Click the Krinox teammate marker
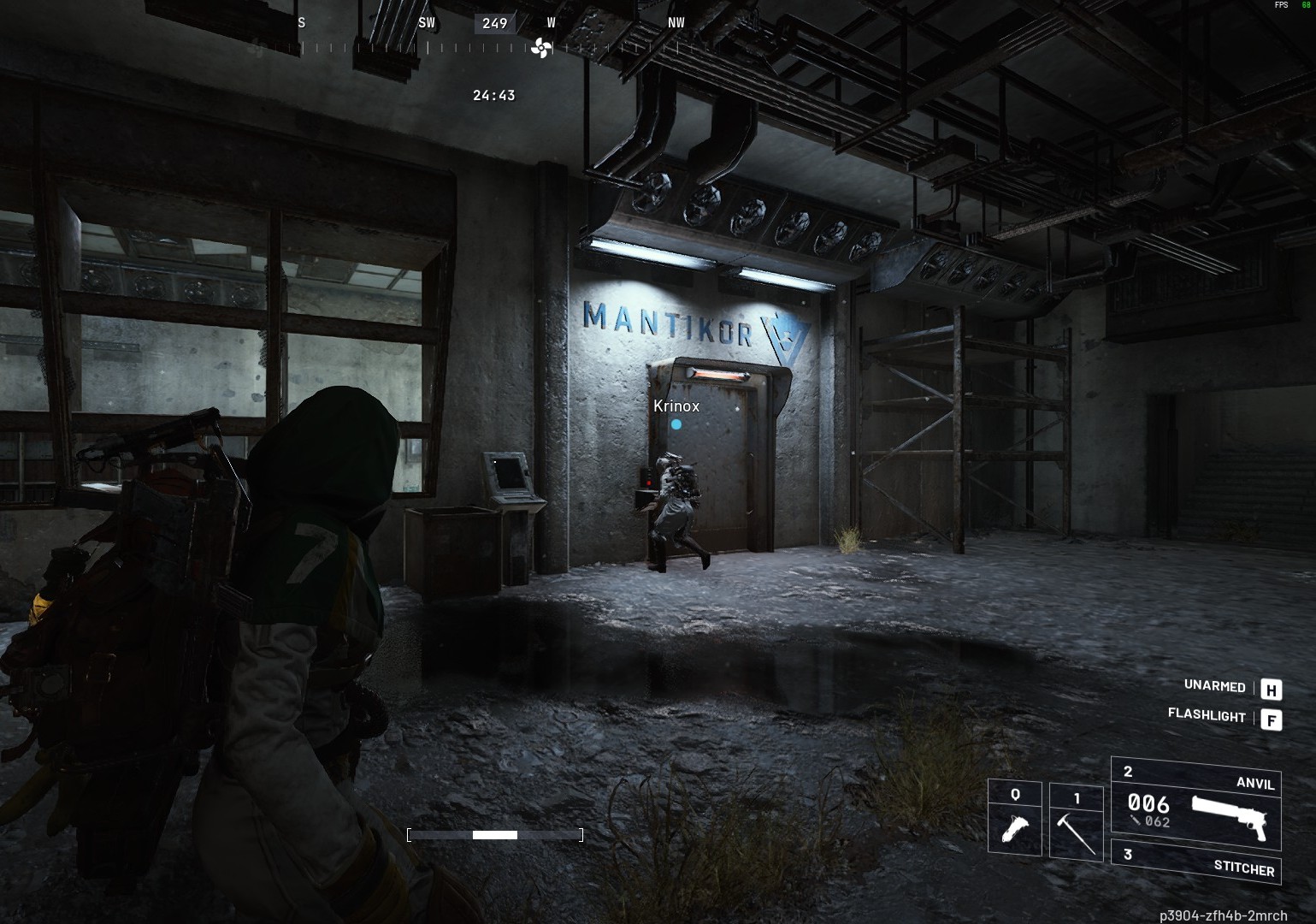 676,423
